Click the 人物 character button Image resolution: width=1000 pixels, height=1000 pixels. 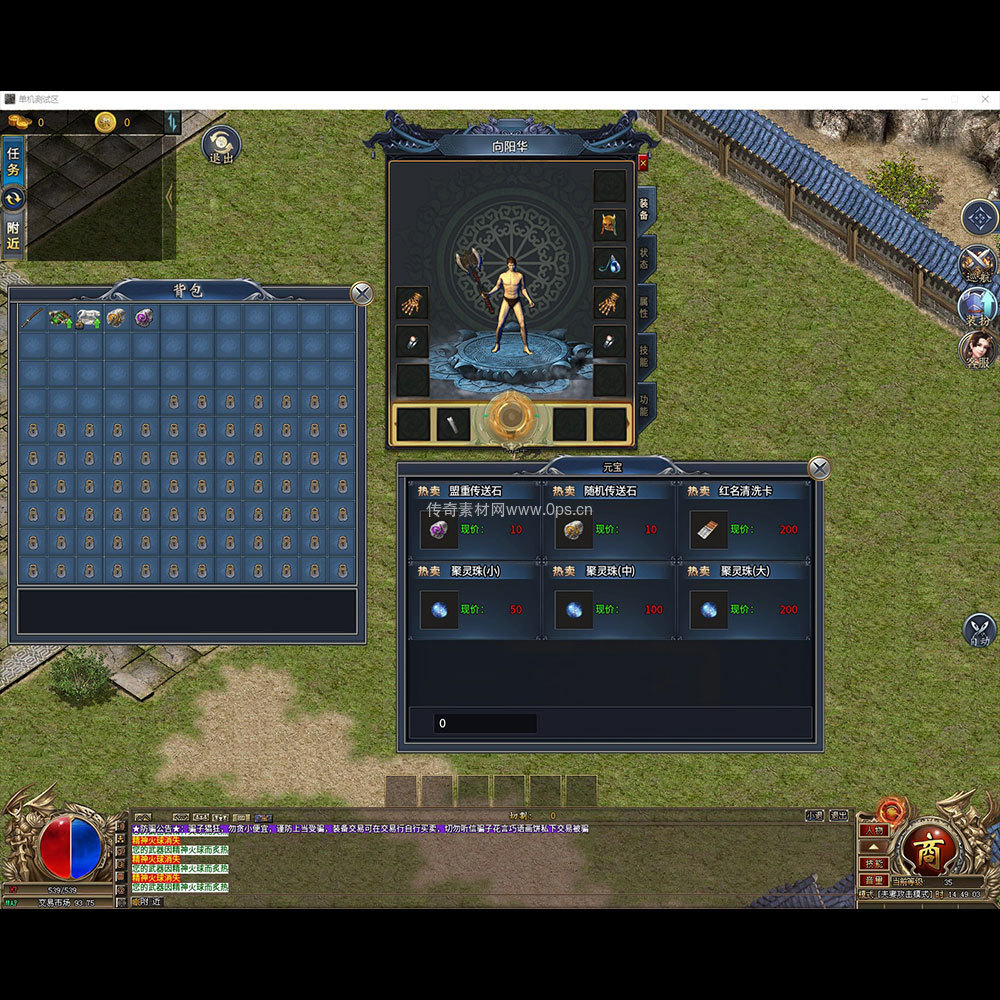point(873,830)
